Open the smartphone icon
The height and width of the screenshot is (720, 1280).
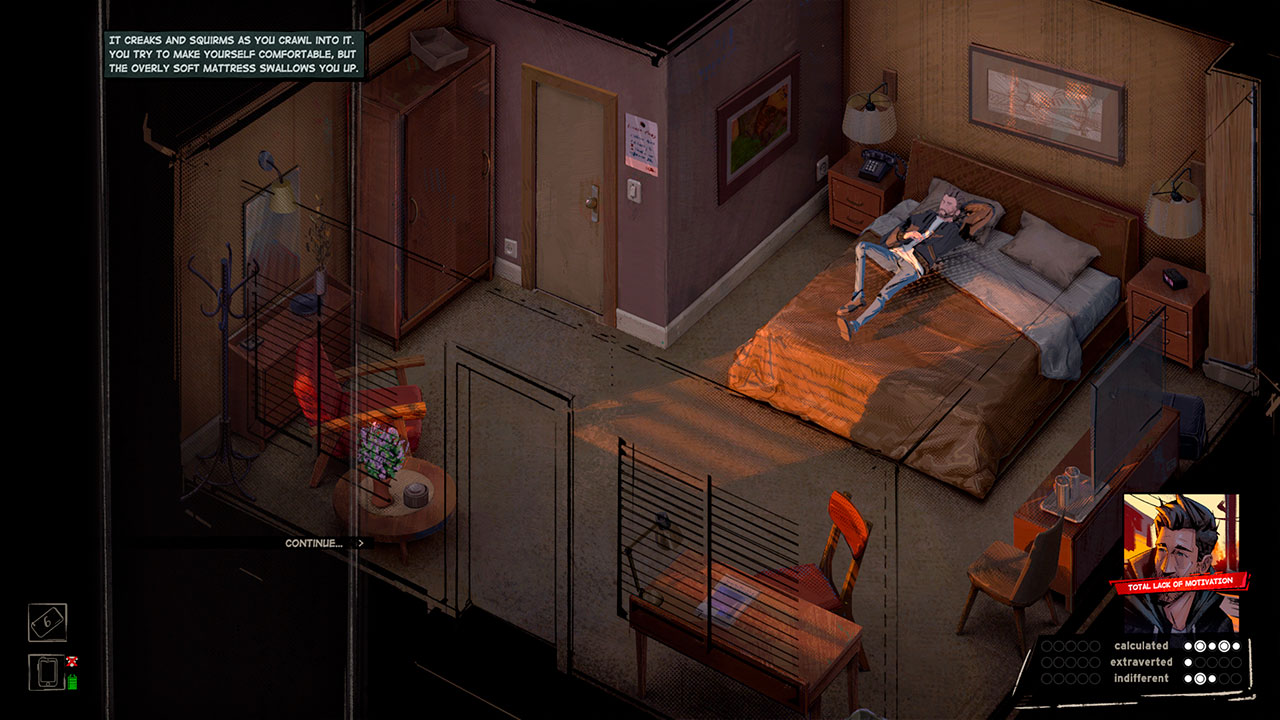46,672
